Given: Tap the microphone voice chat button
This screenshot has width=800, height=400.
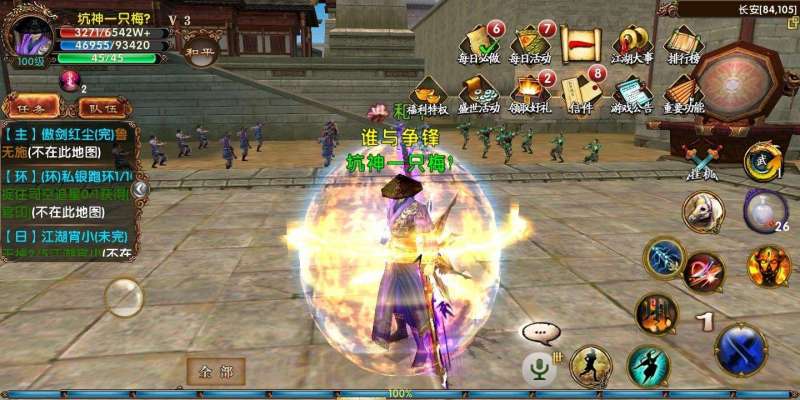Looking at the screenshot, I should point(540,369).
